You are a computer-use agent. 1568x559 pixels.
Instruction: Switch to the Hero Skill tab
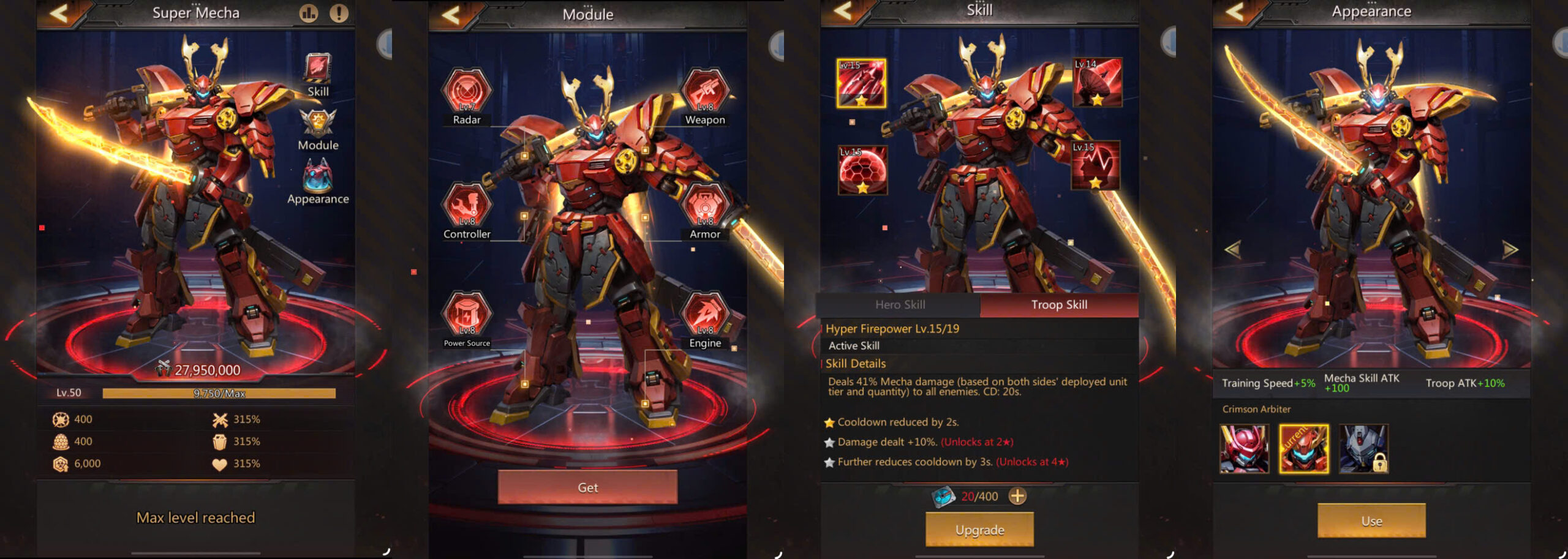(900, 305)
